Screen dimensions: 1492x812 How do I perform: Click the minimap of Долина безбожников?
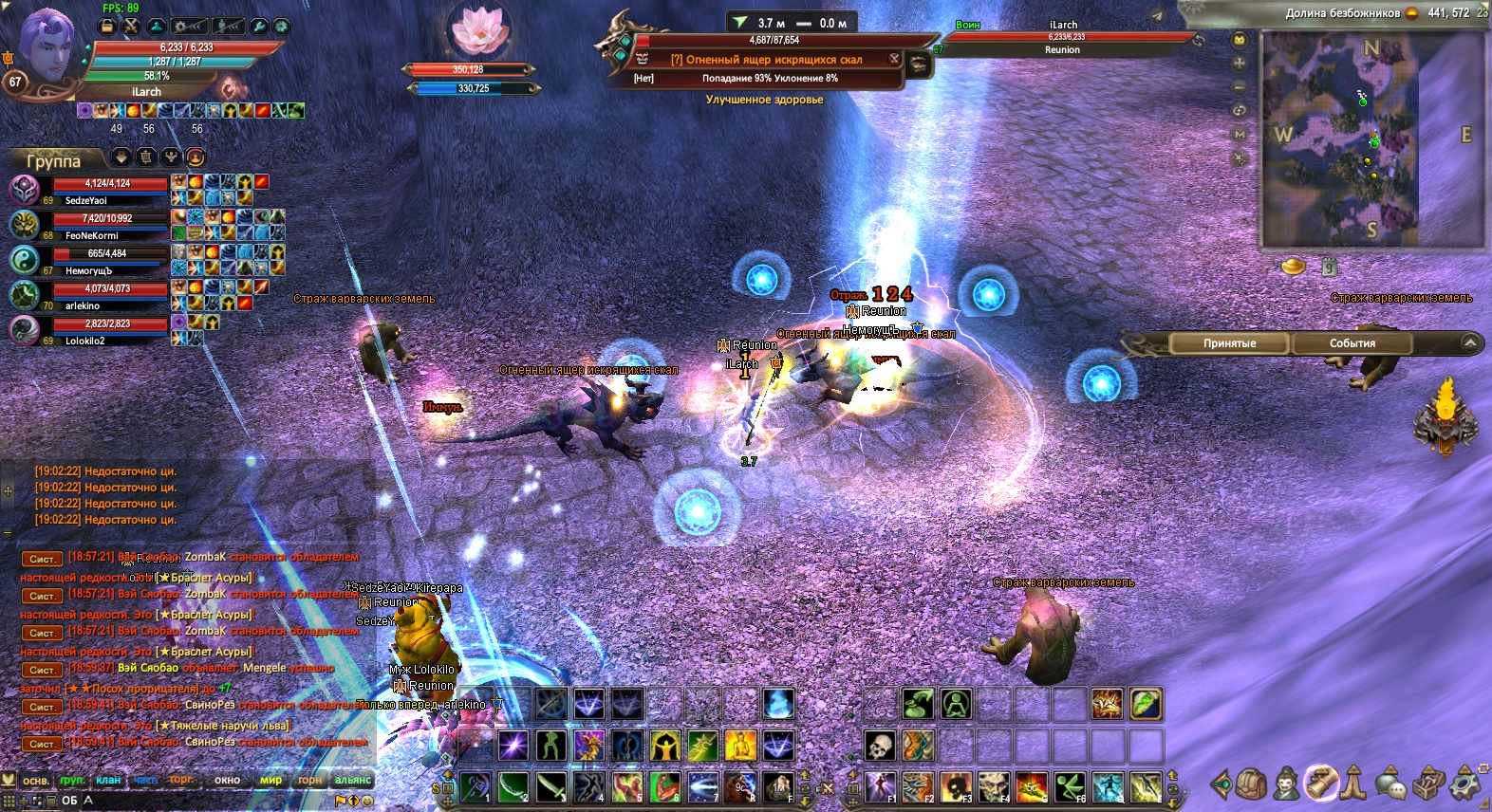(x=1339, y=138)
